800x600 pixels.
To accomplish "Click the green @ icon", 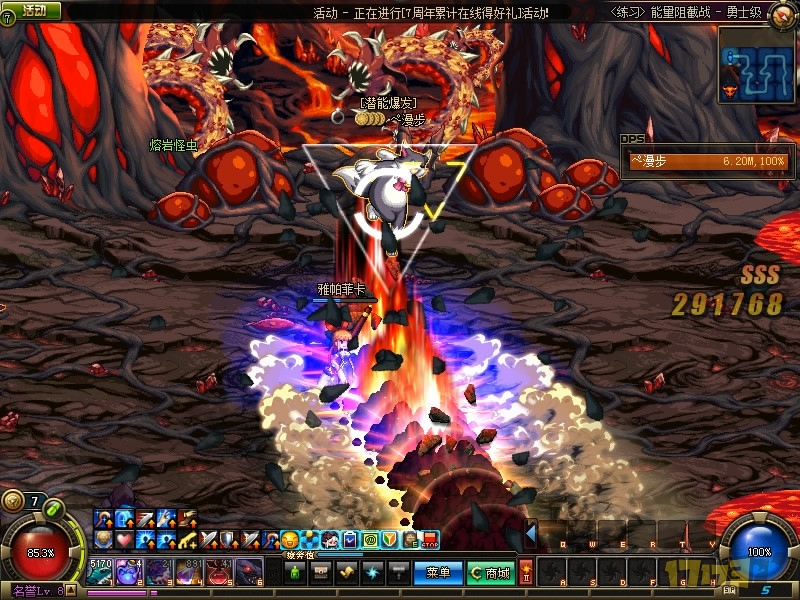I will (369, 540).
